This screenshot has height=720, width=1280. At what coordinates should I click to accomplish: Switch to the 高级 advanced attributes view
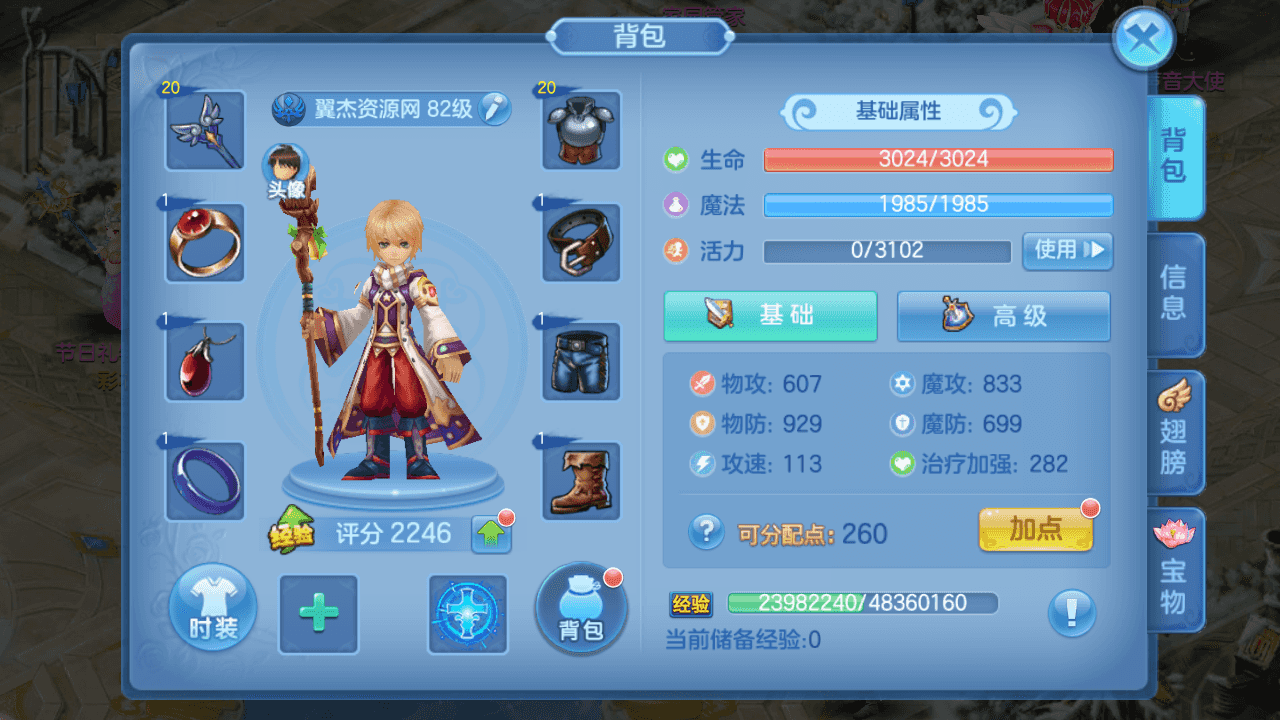pos(1003,316)
